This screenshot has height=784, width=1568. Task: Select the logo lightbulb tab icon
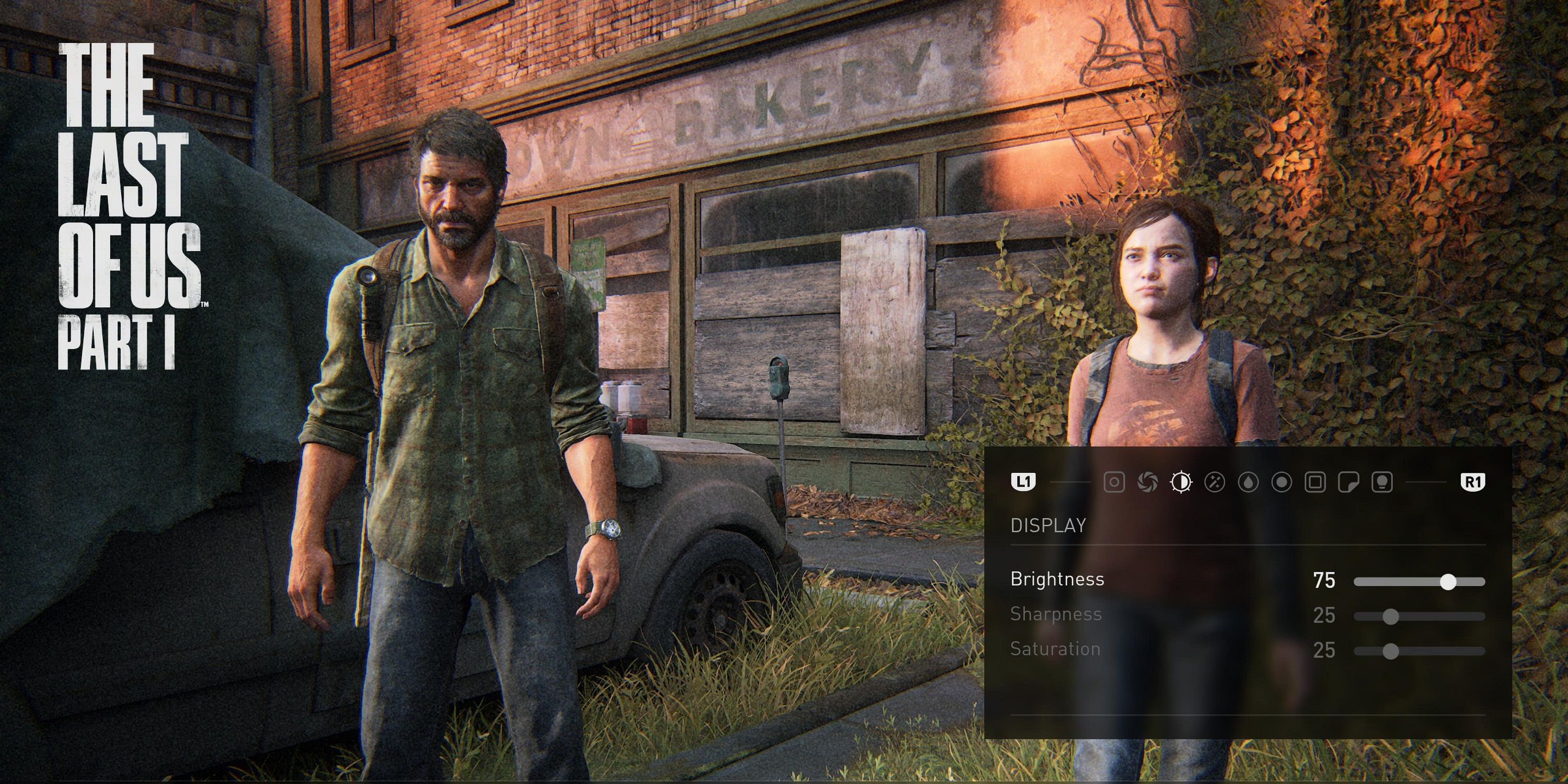click(1383, 485)
